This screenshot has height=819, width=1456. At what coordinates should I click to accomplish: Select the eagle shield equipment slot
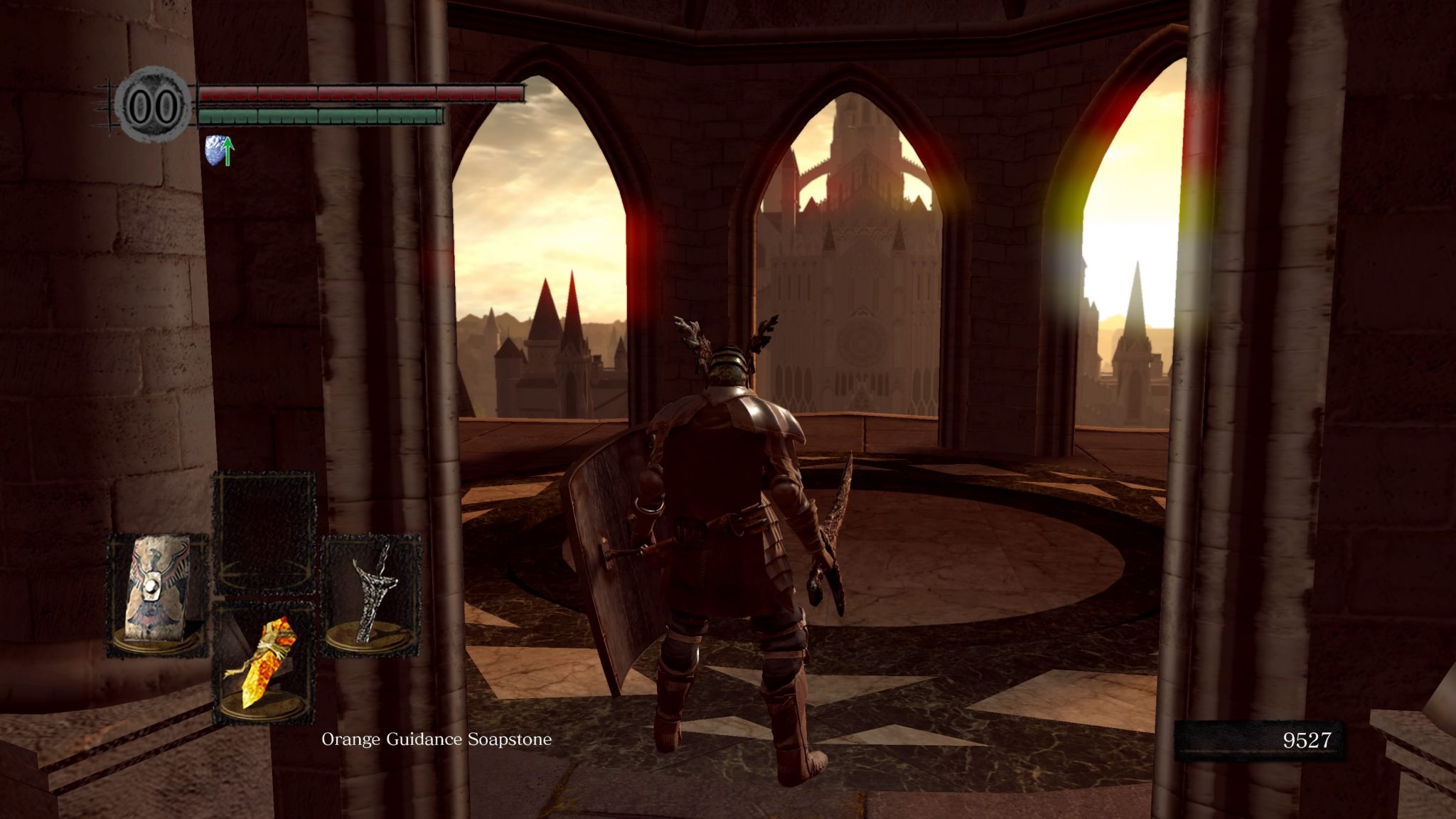tap(157, 594)
